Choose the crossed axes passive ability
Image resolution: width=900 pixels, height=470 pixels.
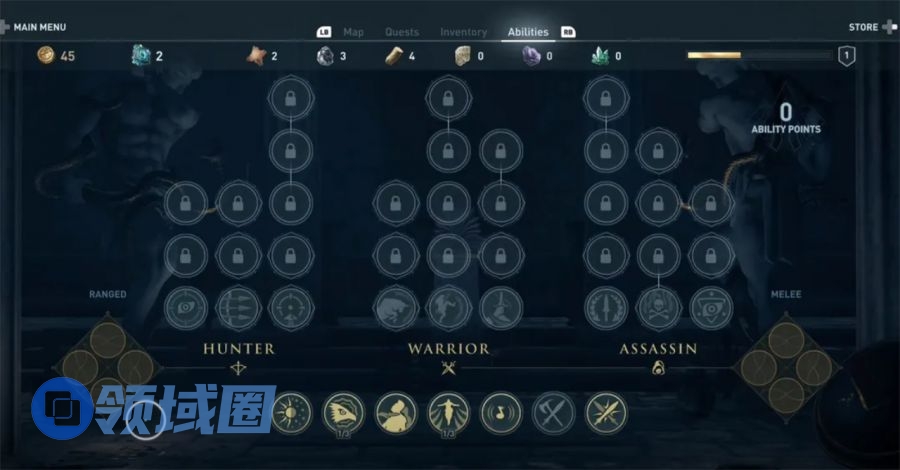[553, 412]
